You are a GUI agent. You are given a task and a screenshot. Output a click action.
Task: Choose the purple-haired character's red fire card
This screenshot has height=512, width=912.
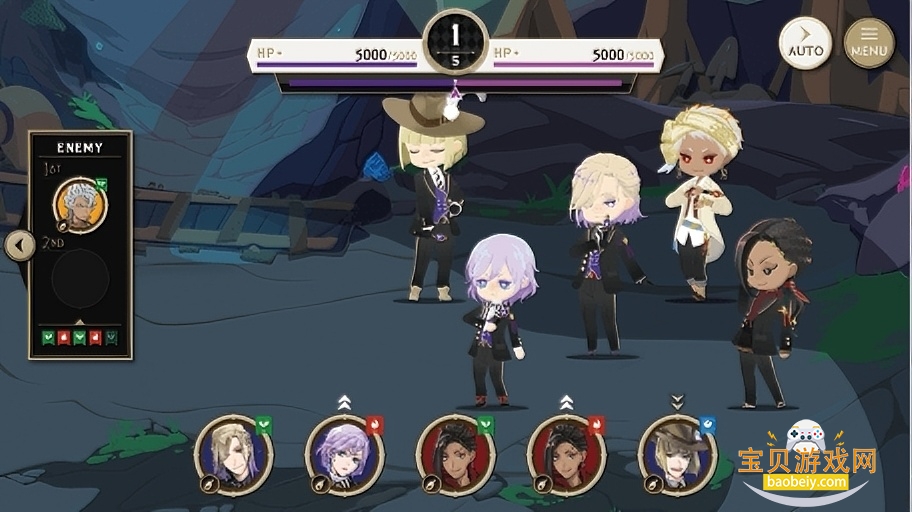(x=344, y=454)
